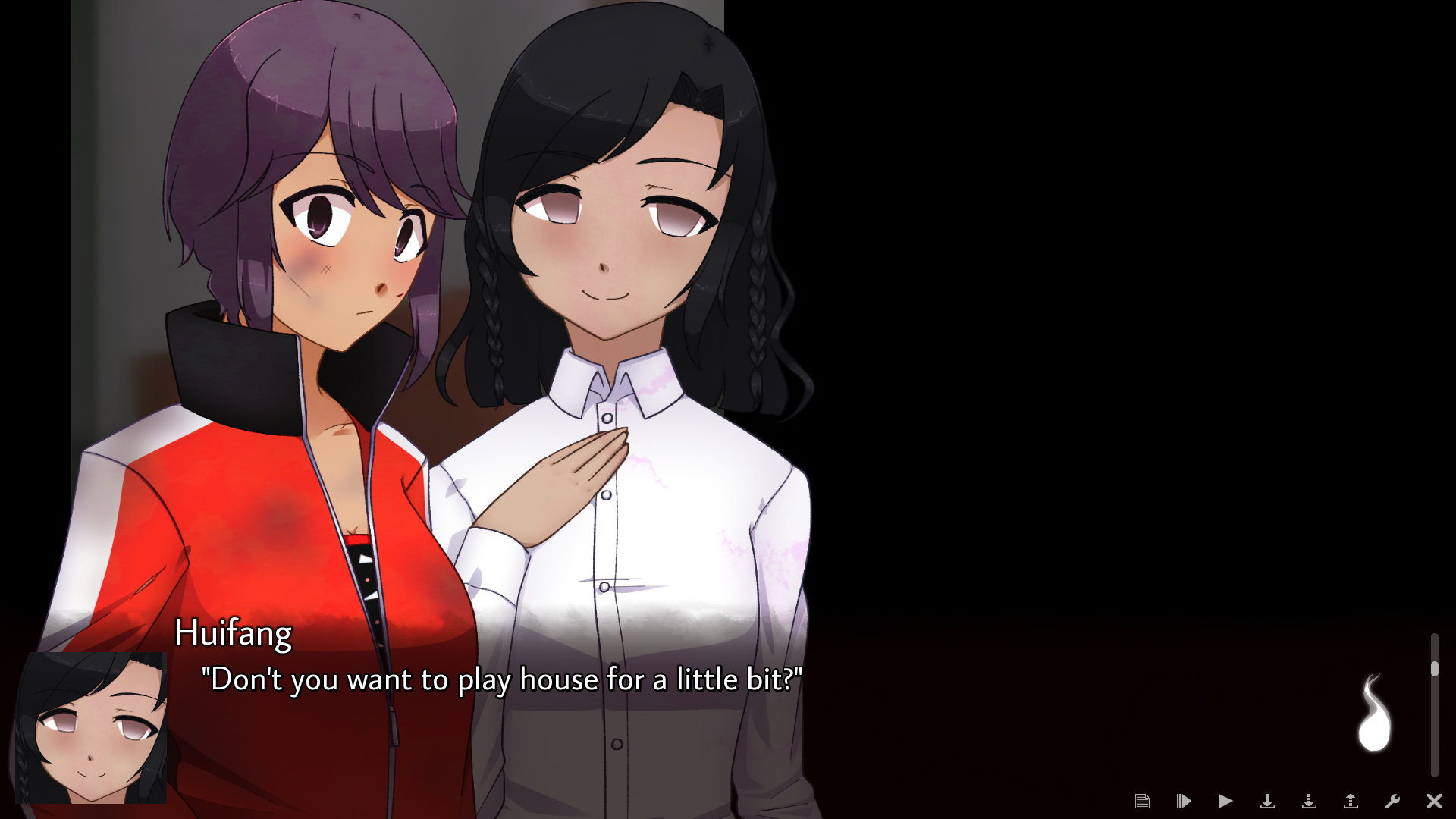
Task: Quick load the previous save
Action: pos(1351,801)
